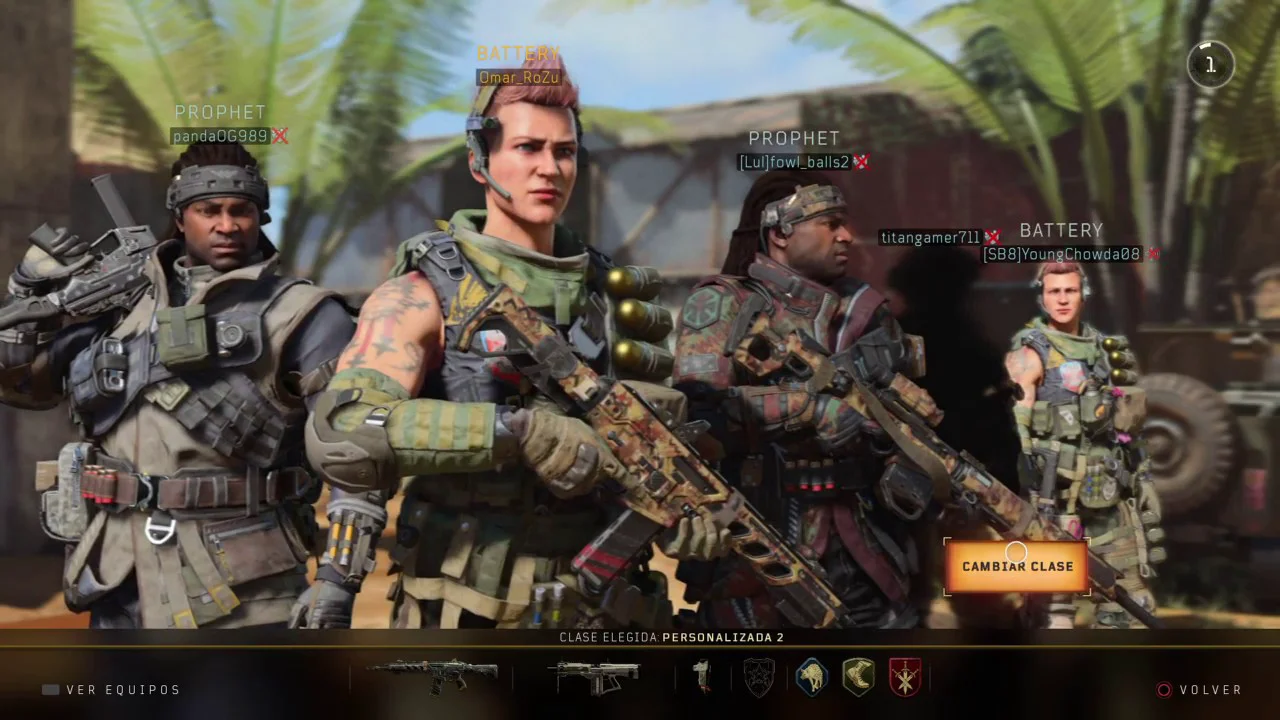Open the dark star shield perk slot

click(x=759, y=677)
